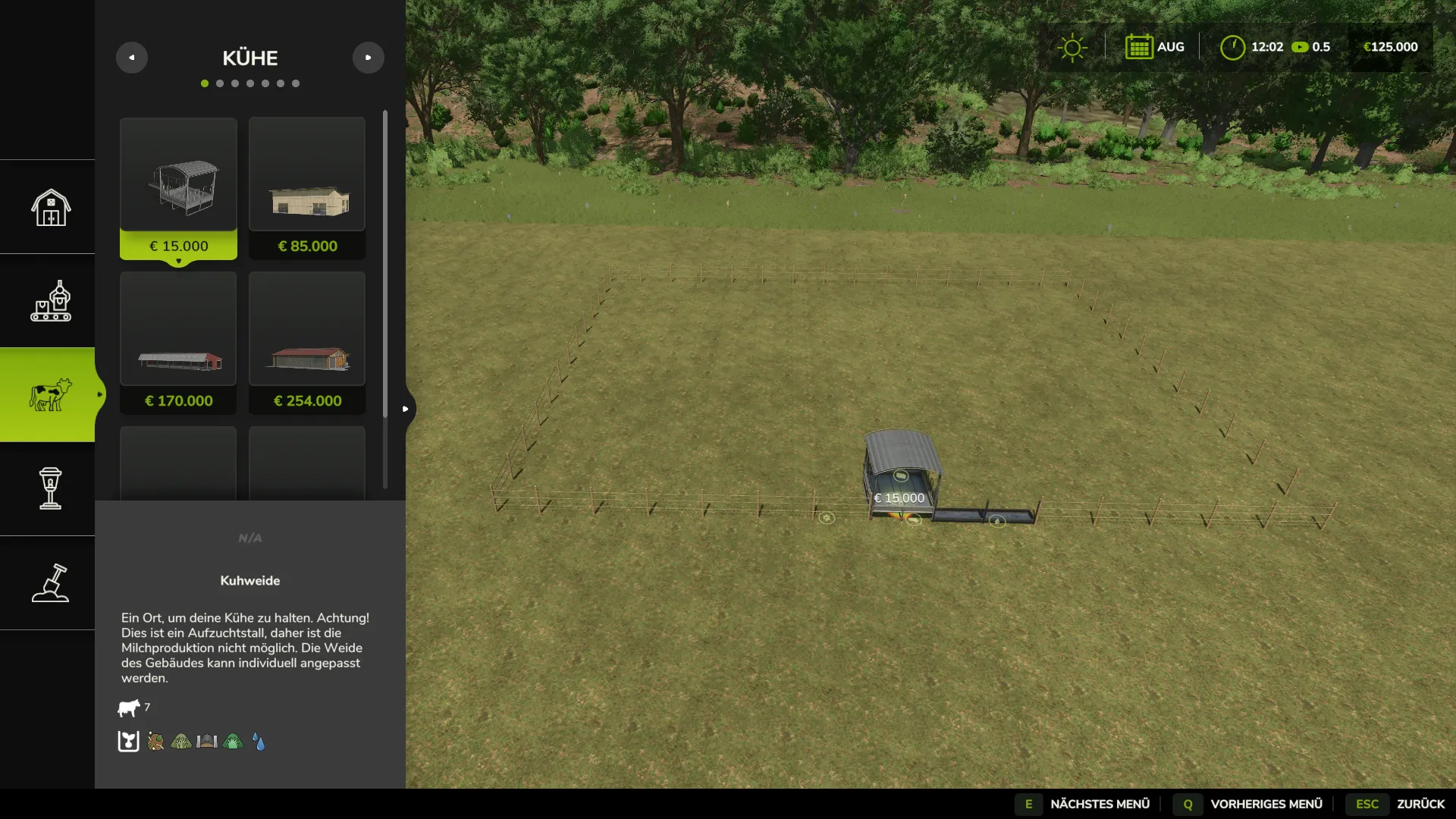
Task: Click VORHERIGES MENÜ button
Action: click(1250, 804)
